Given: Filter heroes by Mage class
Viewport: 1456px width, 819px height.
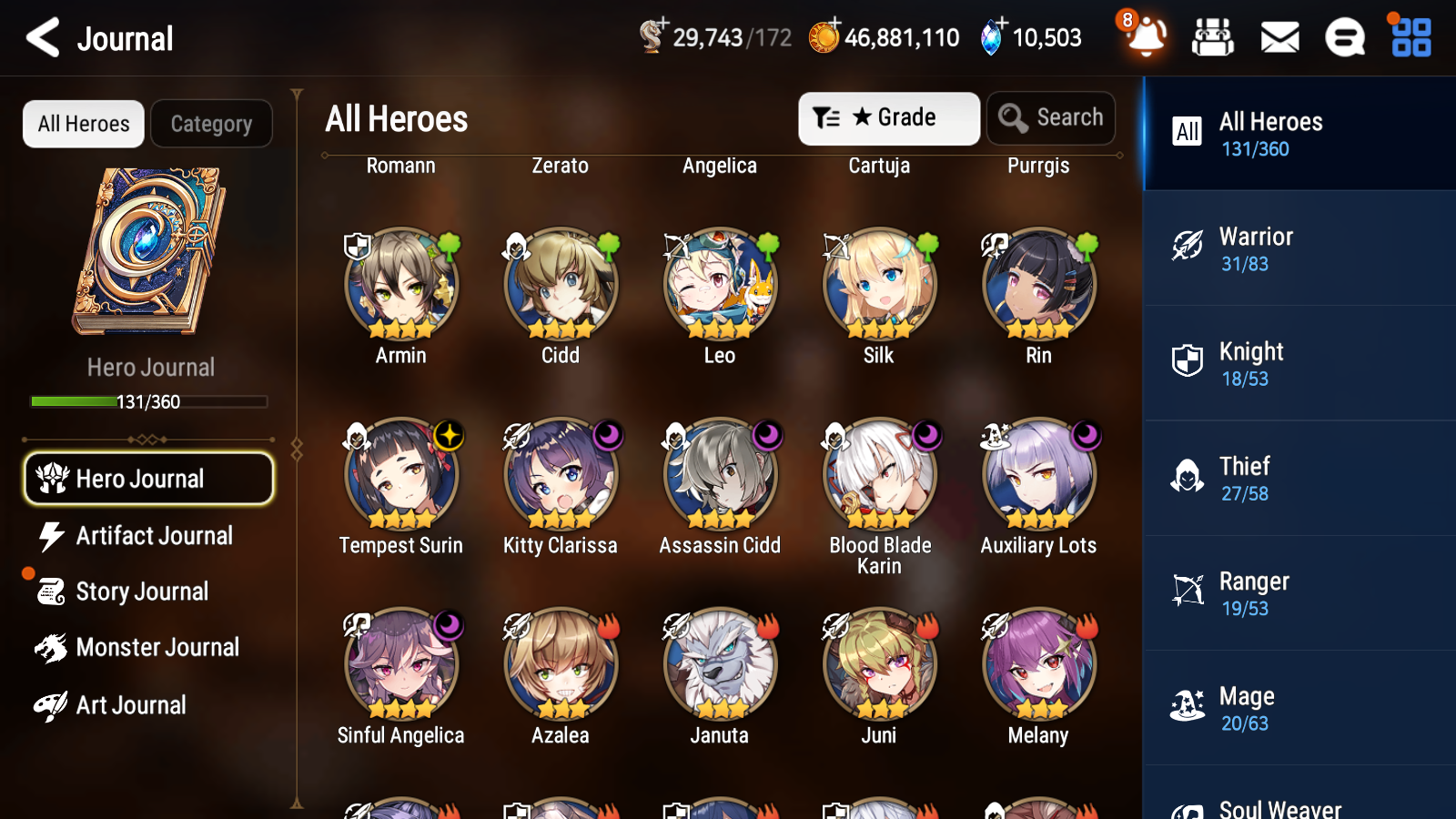Looking at the screenshot, I should click(1299, 709).
